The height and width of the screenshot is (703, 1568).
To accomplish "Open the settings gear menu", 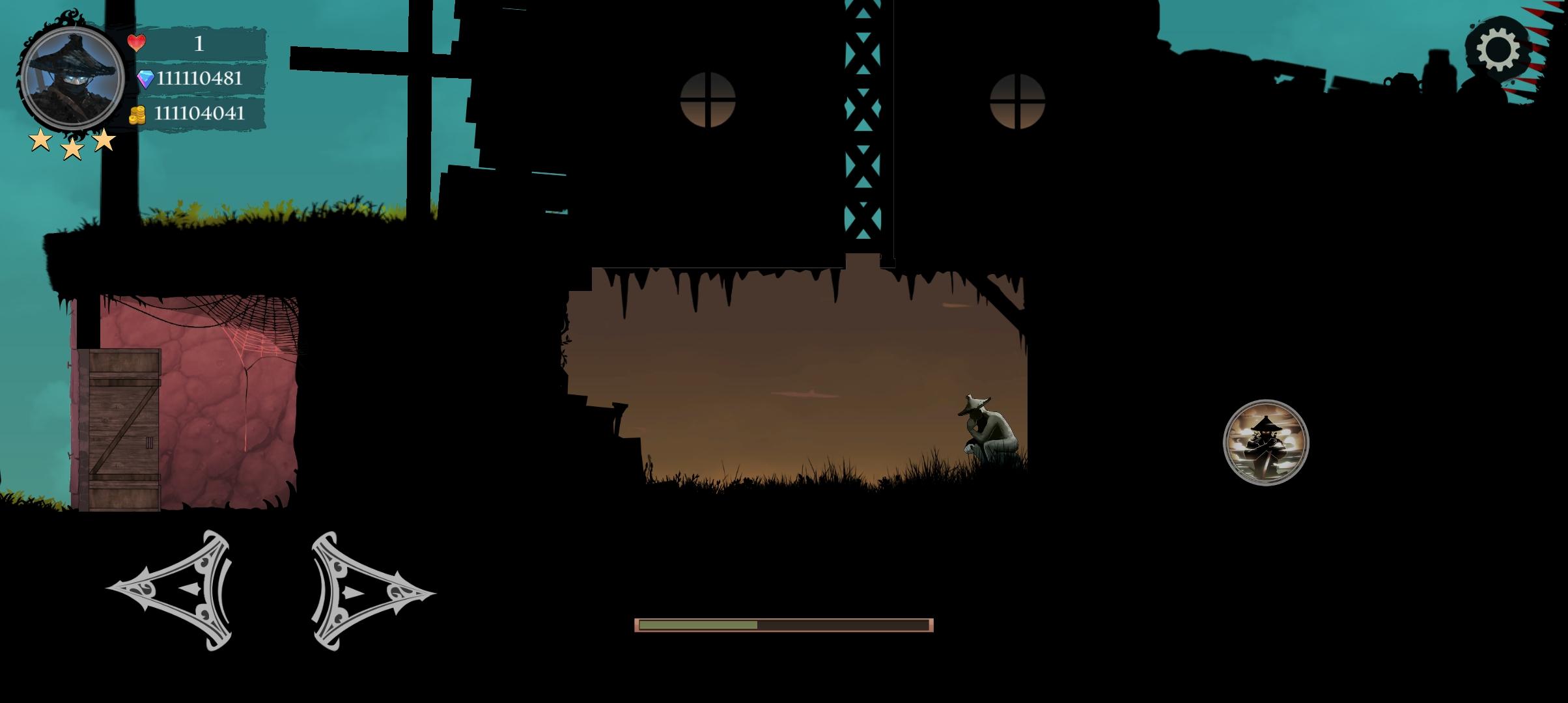I will pos(1498,49).
